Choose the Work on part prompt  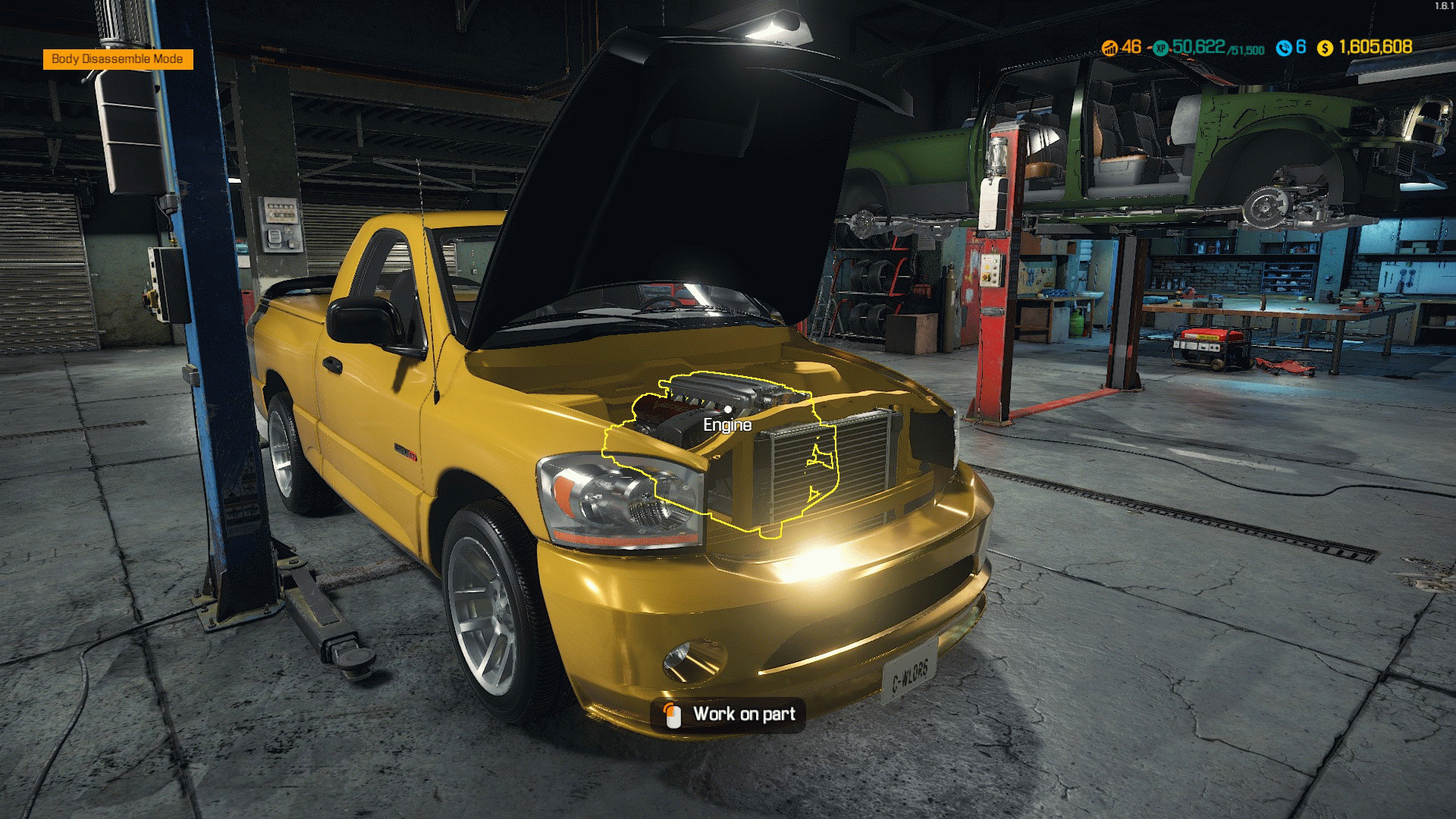[x=728, y=714]
